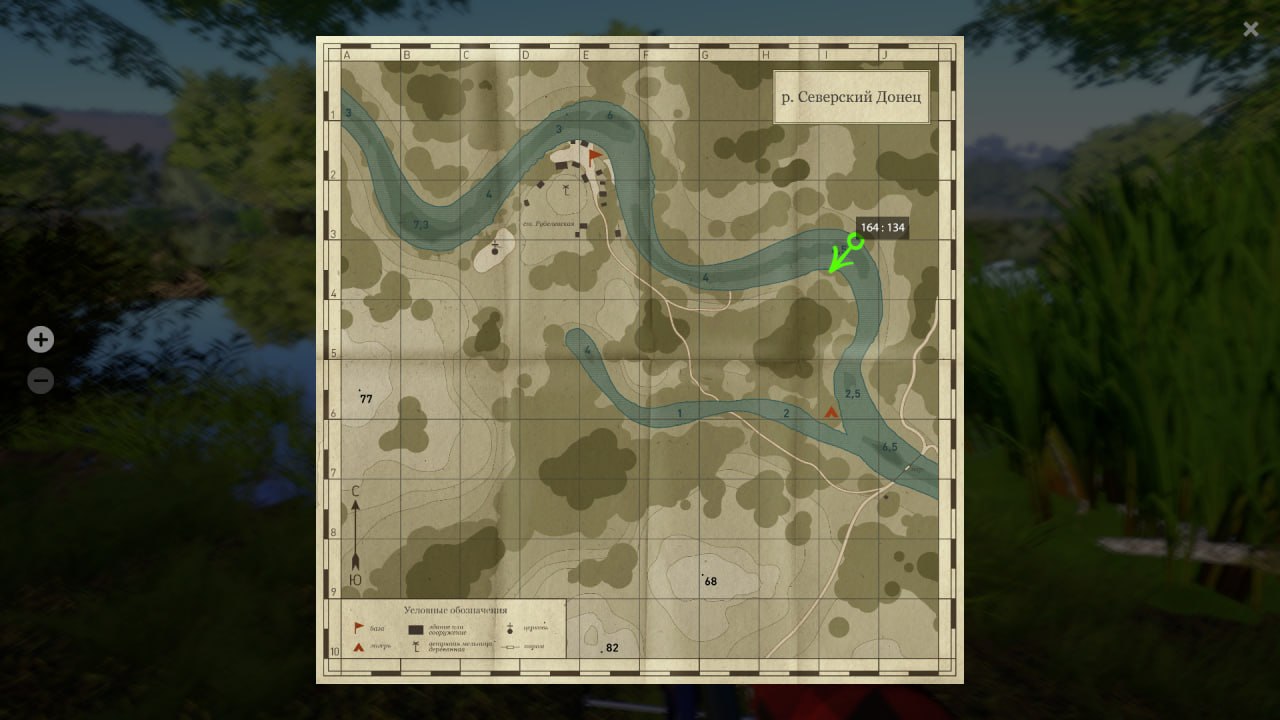
Task: Select the zoom-in plus icon
Action: click(x=40, y=339)
